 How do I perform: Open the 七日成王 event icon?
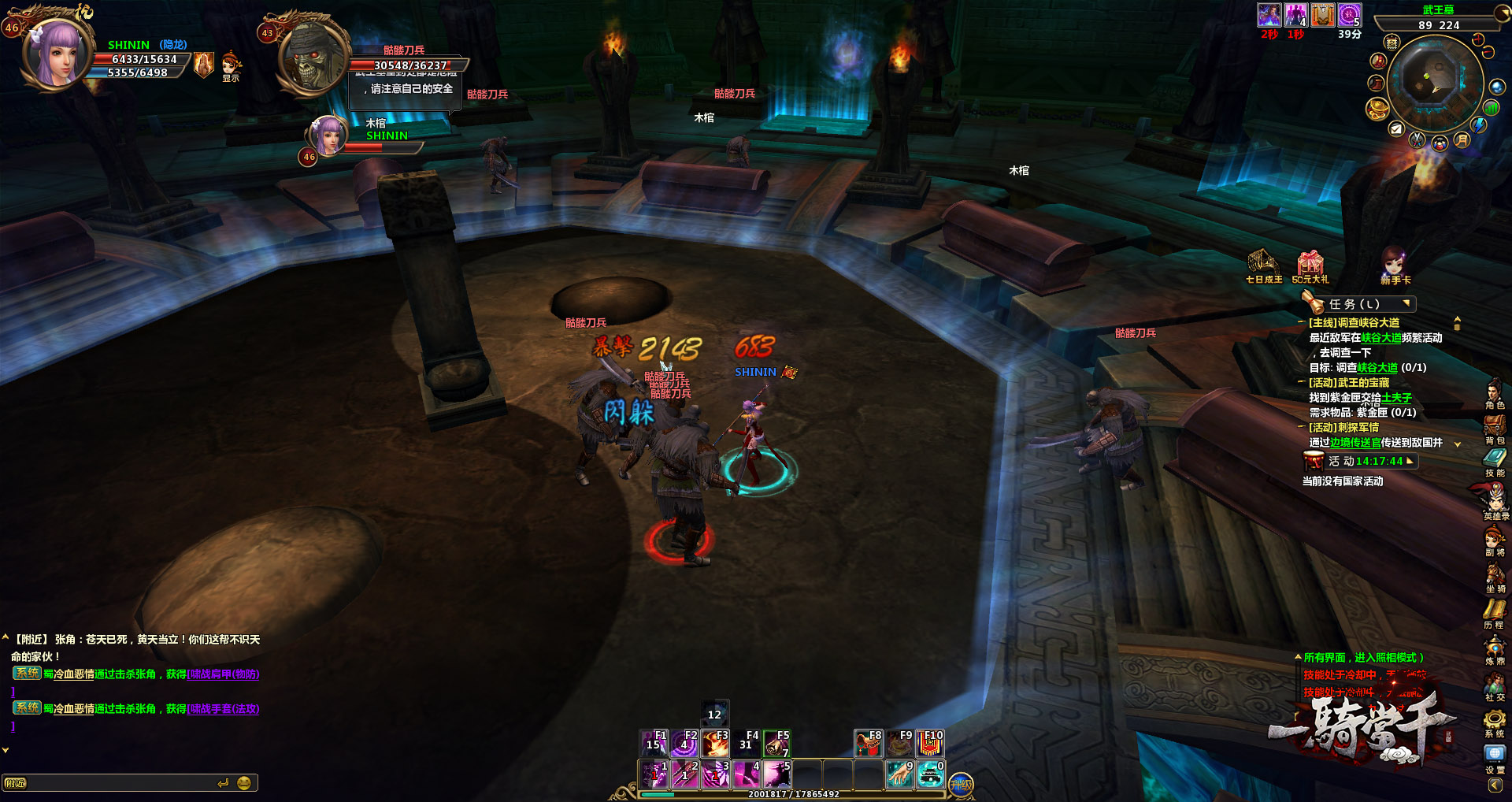[x=1263, y=265]
